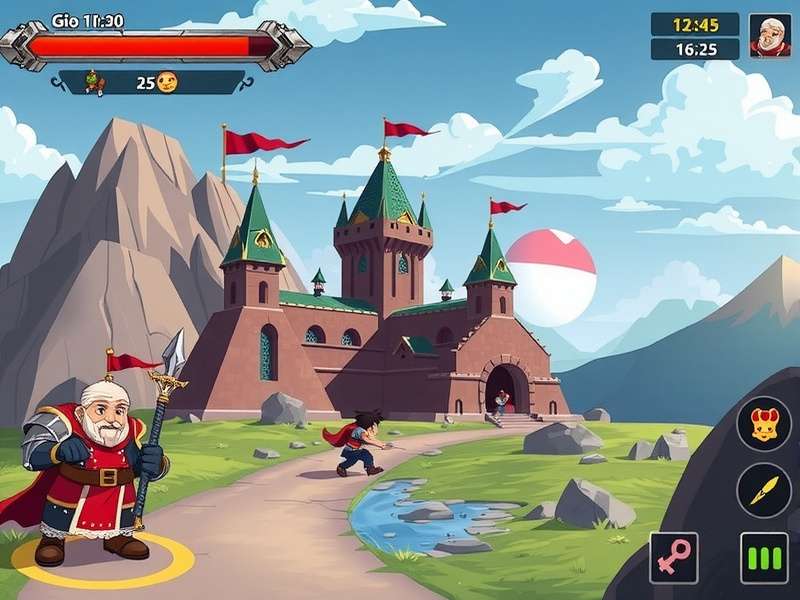
Task: Select the pink key button
Action: coord(673,557)
